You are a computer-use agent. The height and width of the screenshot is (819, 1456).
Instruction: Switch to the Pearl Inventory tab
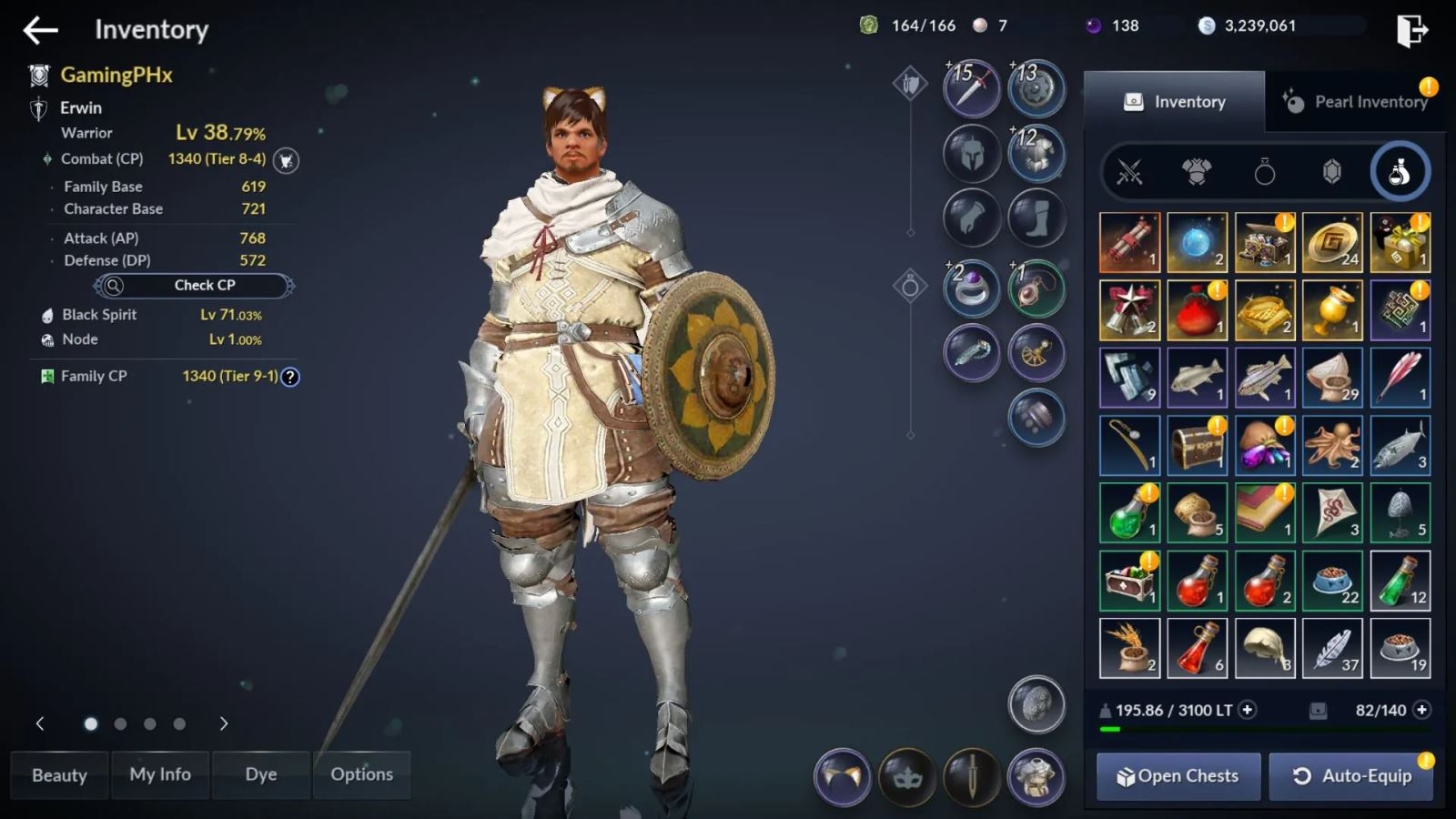click(x=1358, y=102)
